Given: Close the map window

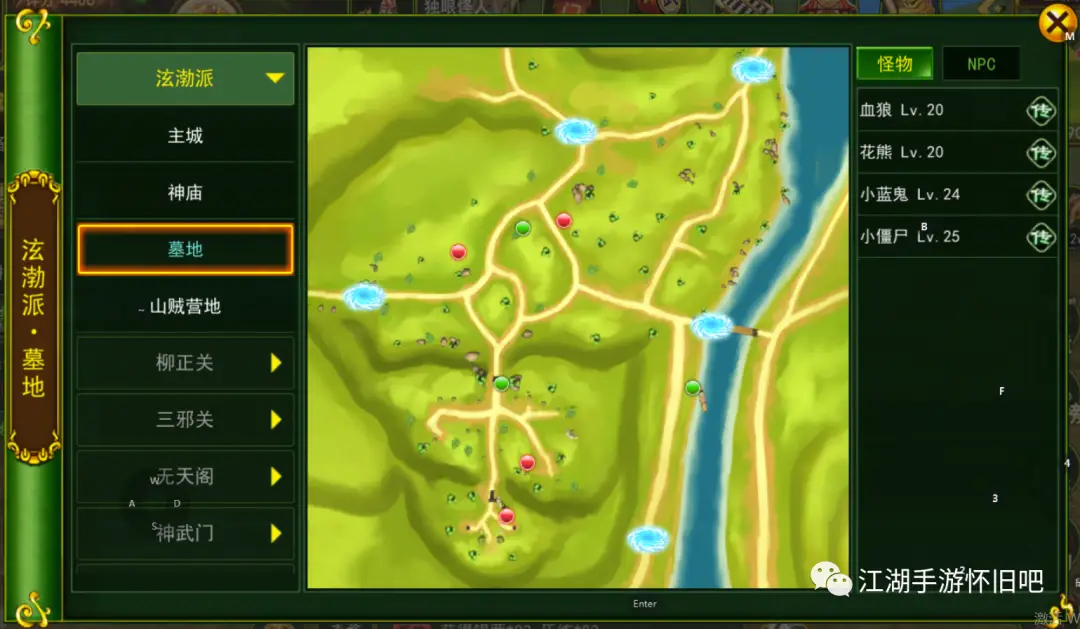Looking at the screenshot, I should tap(1056, 23).
